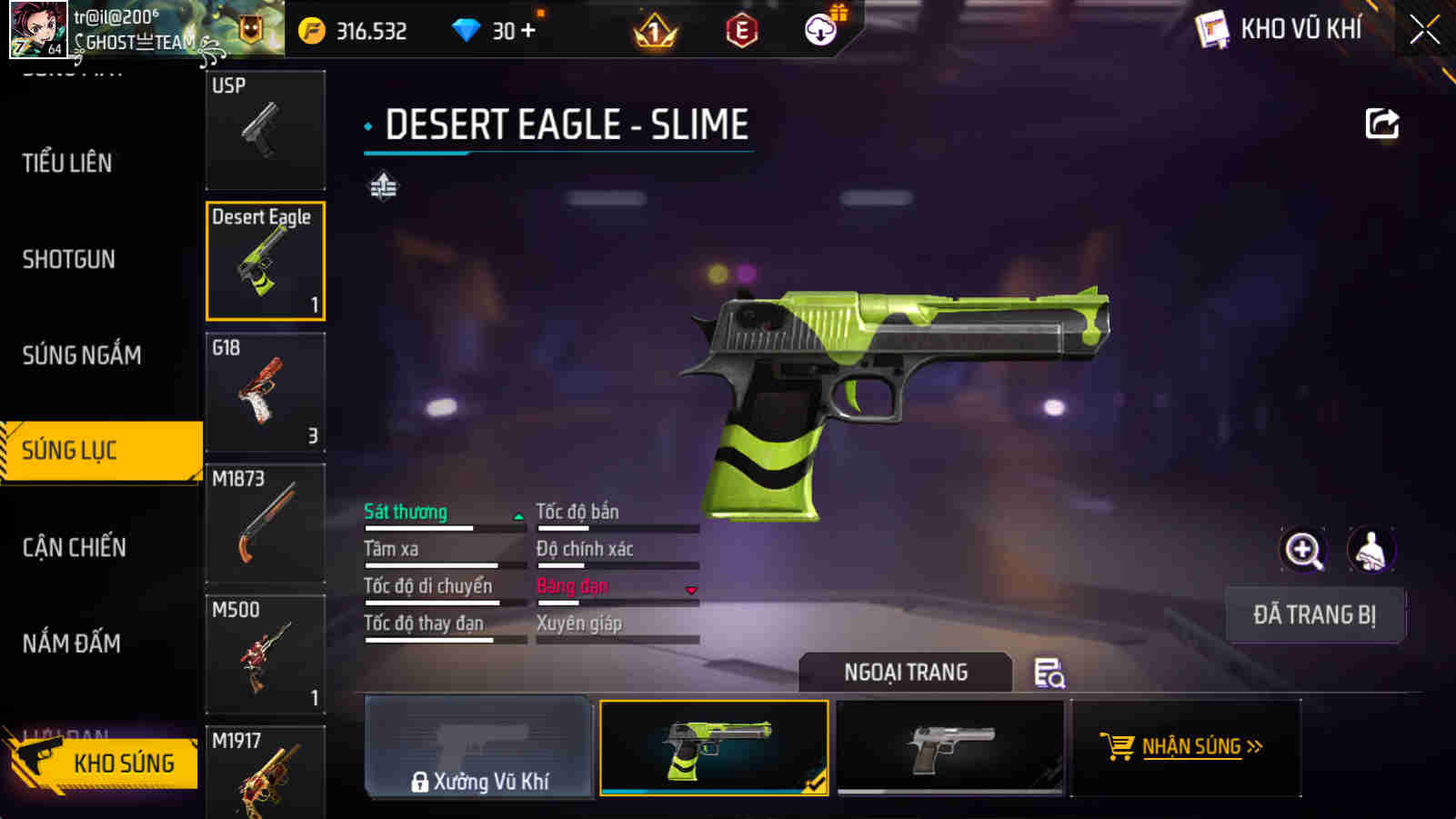Click the NHẬN SÚNG link

click(1192, 747)
